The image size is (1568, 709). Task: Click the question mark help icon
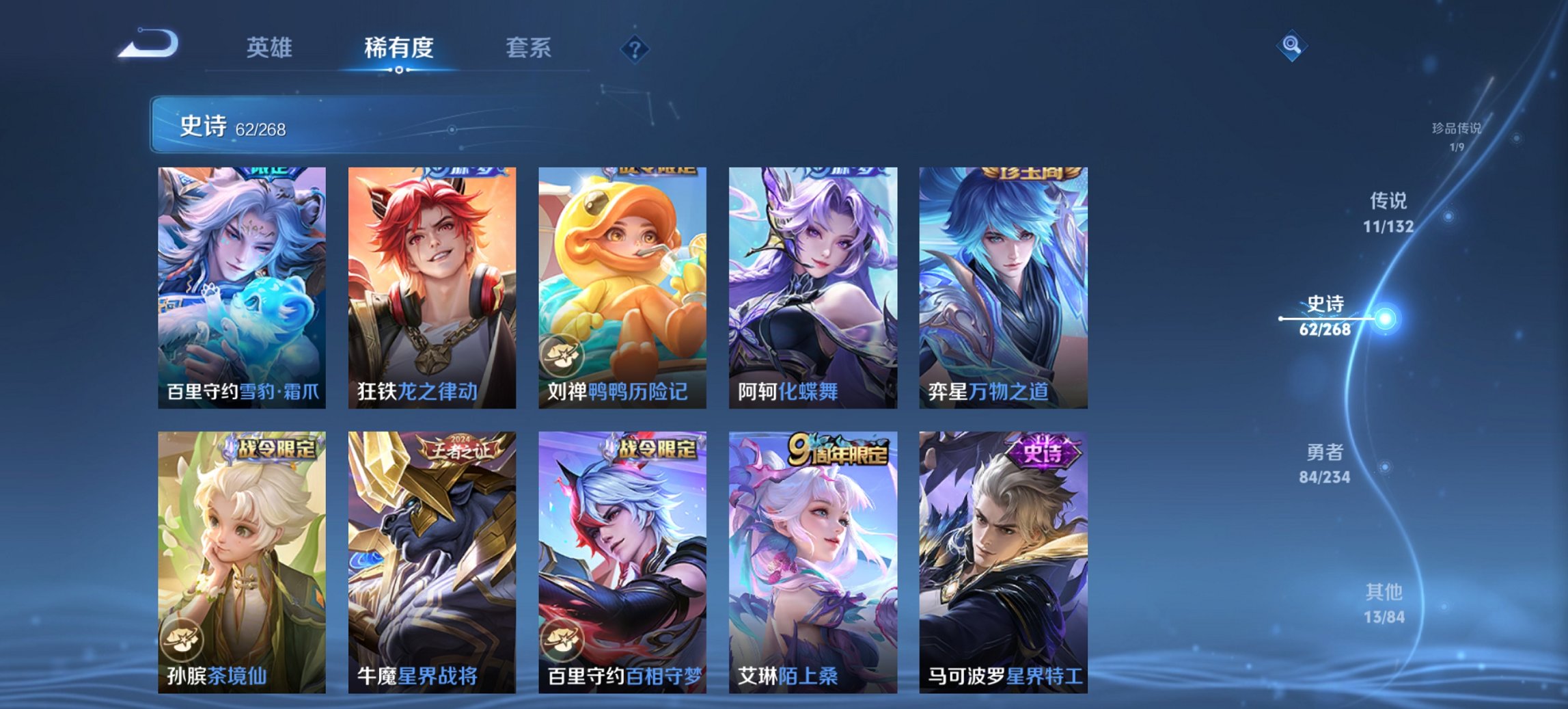click(x=635, y=49)
